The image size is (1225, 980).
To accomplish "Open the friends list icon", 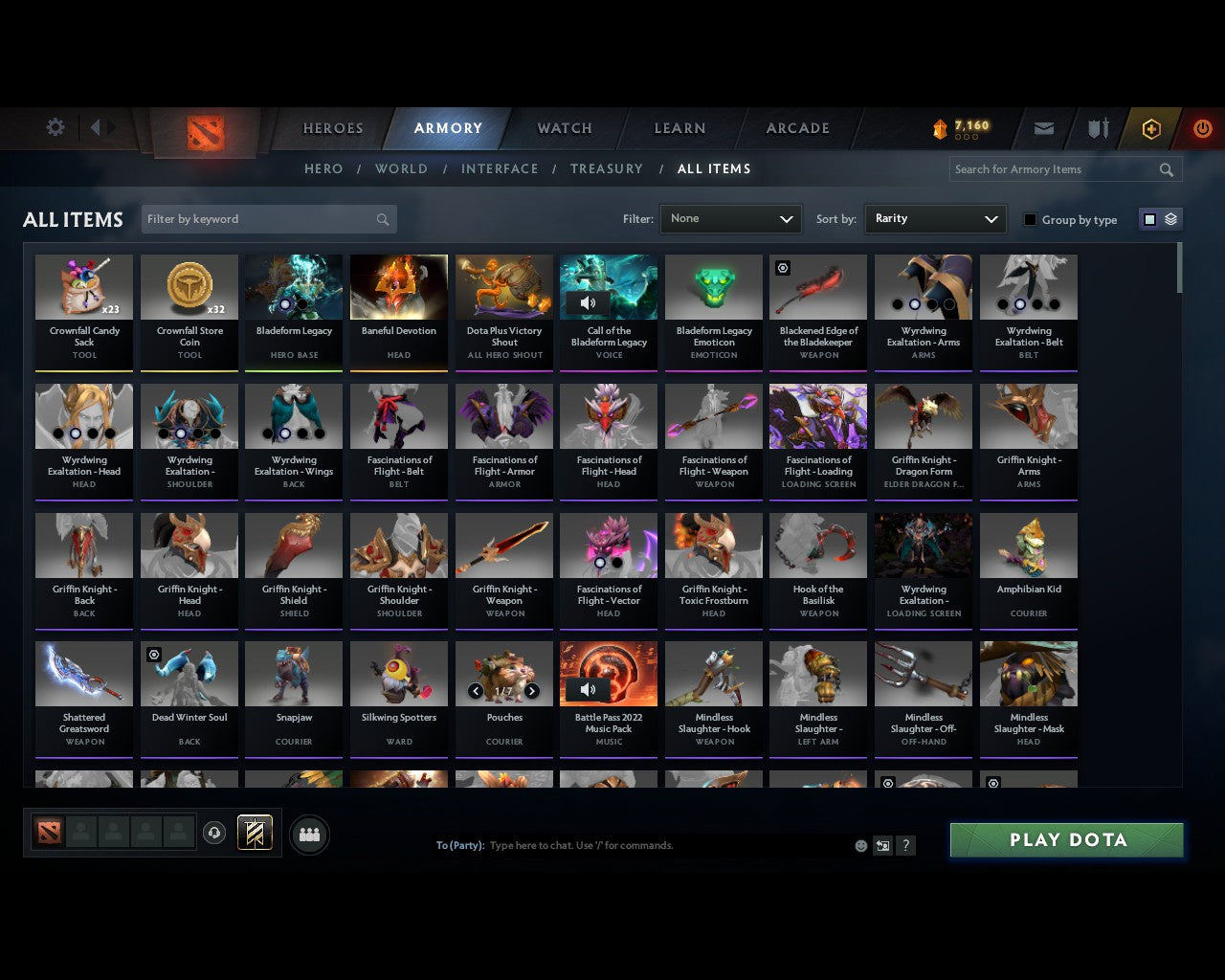I will pos(309,835).
